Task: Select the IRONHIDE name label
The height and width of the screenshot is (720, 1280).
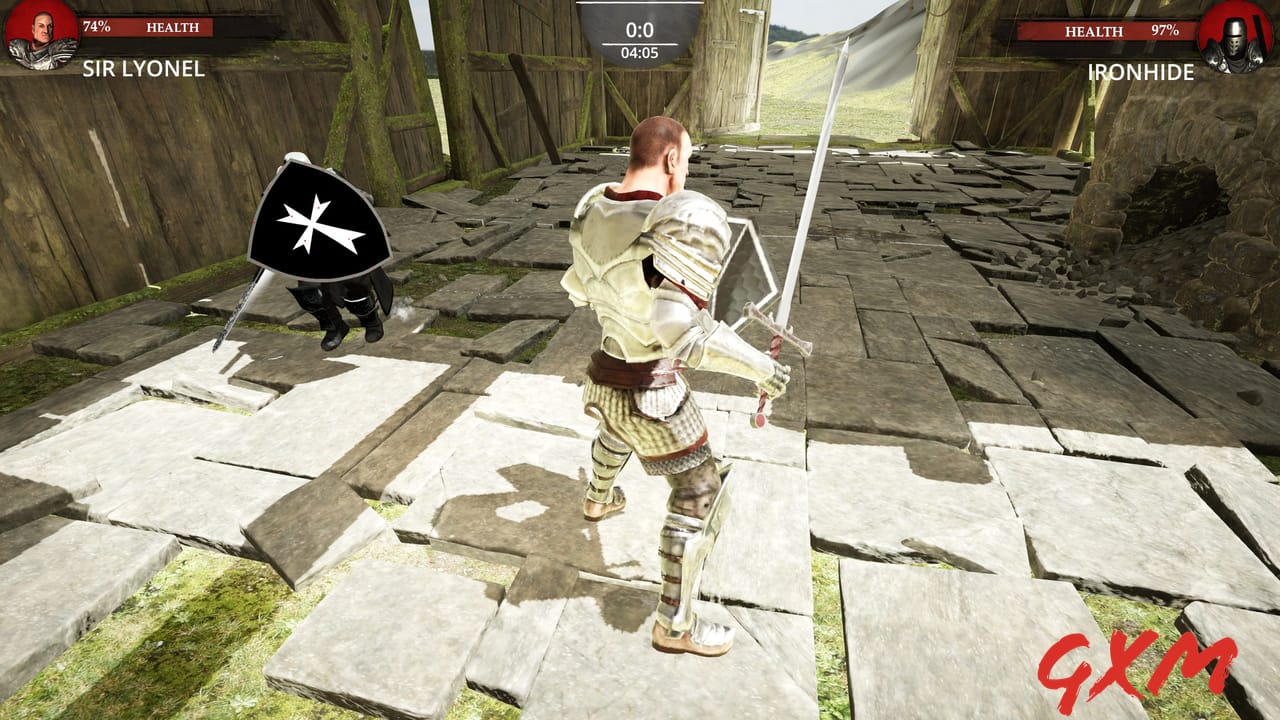Action: click(x=1140, y=70)
